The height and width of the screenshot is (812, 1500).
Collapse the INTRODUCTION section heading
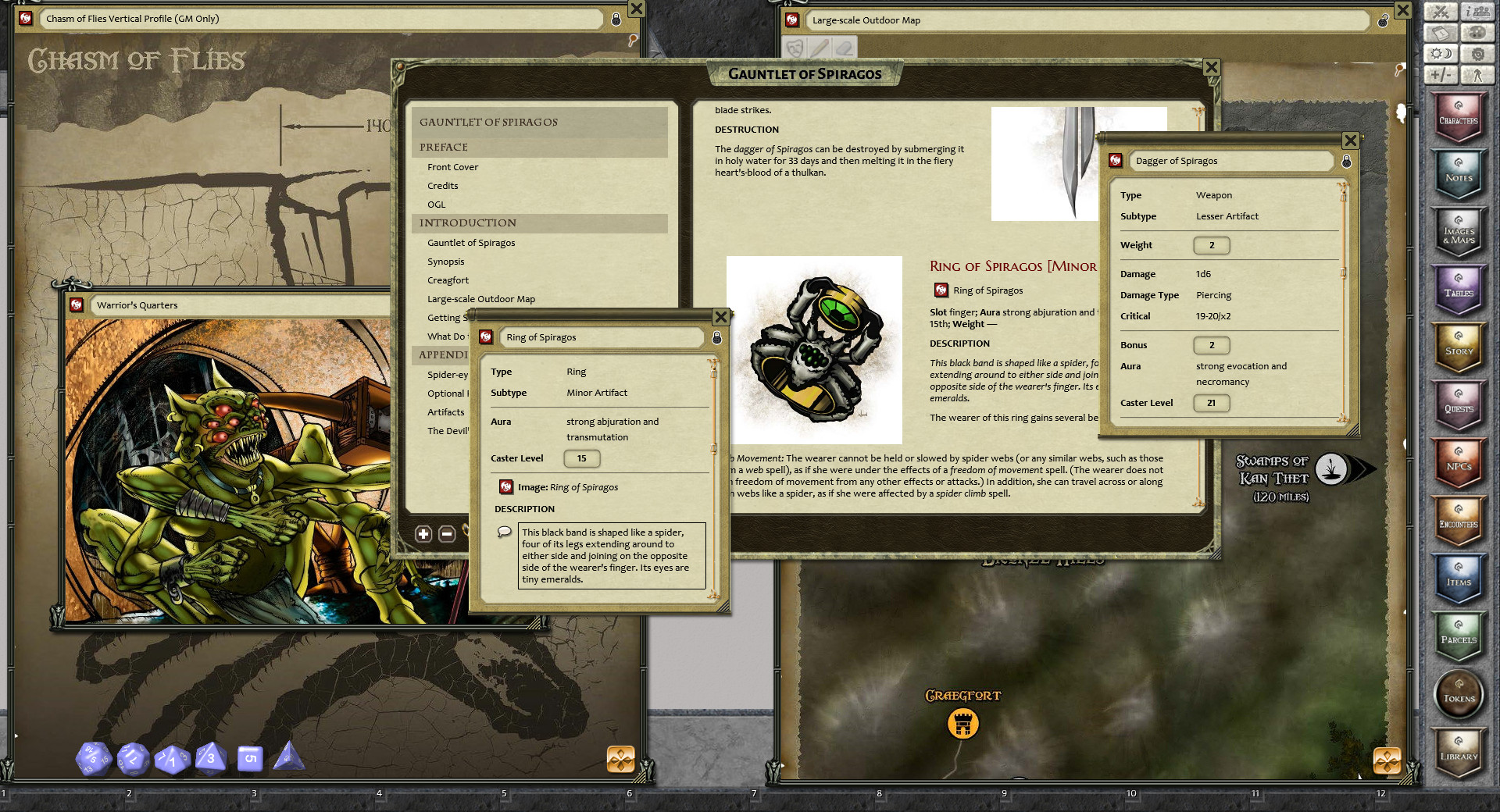(468, 223)
